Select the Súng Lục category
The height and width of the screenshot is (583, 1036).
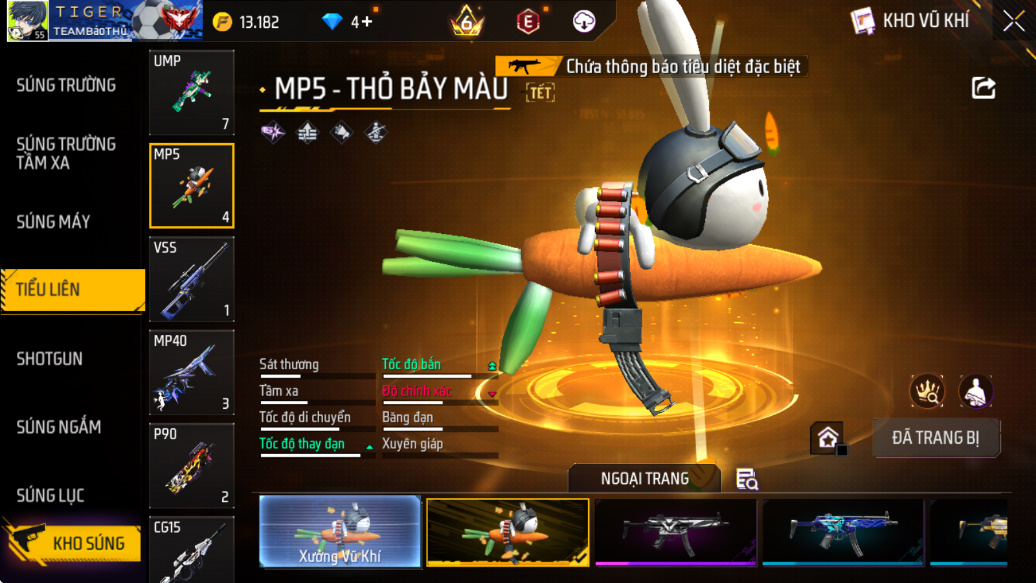coord(51,495)
